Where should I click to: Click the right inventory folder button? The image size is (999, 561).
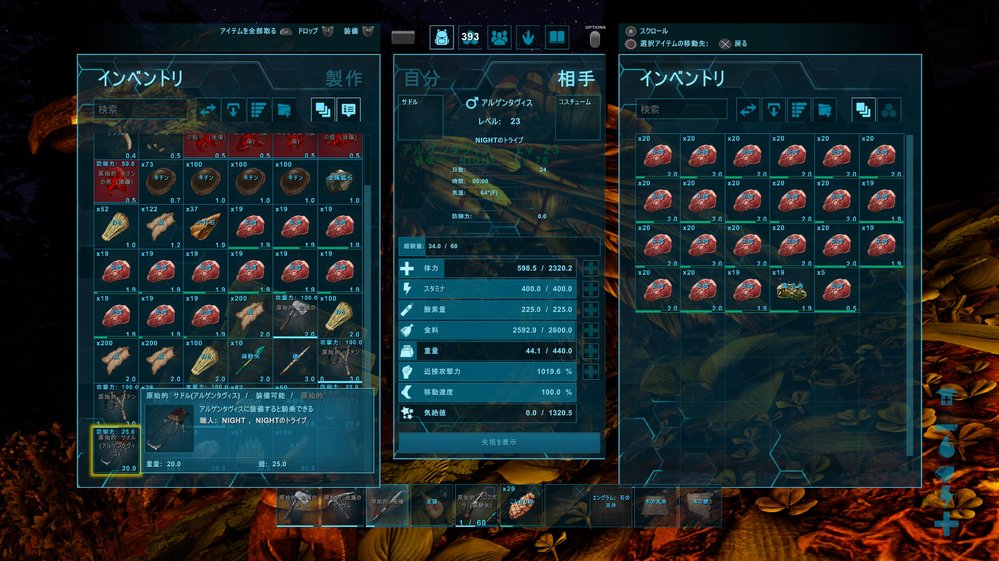click(824, 110)
